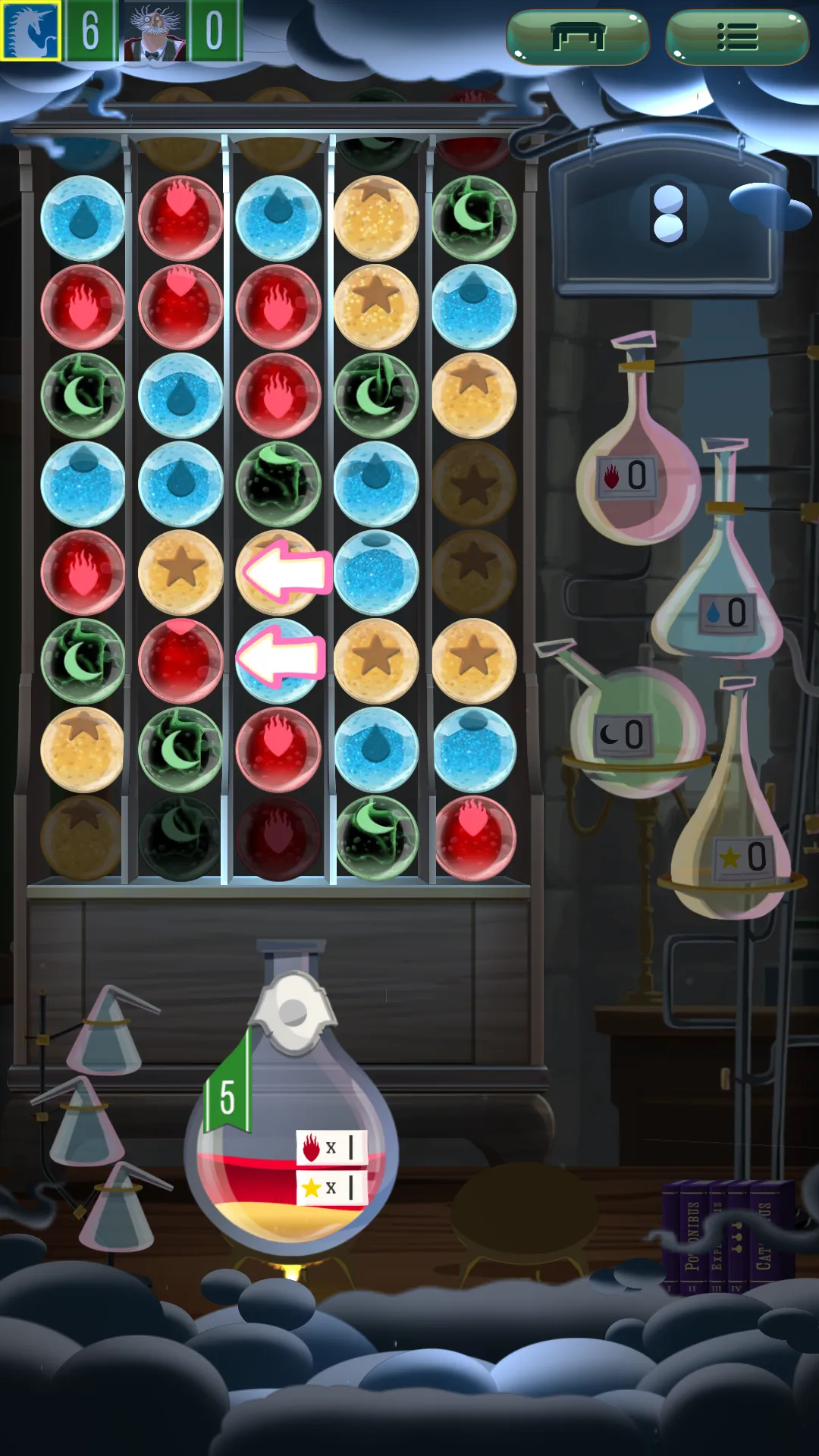Screen dimensions: 819x1456
Task: Click the white help token on sign
Action: (x=668, y=213)
